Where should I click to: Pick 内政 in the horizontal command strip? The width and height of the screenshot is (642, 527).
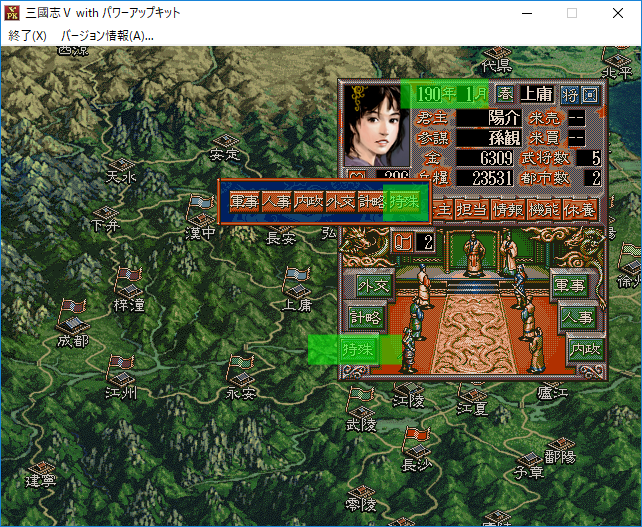[308, 202]
